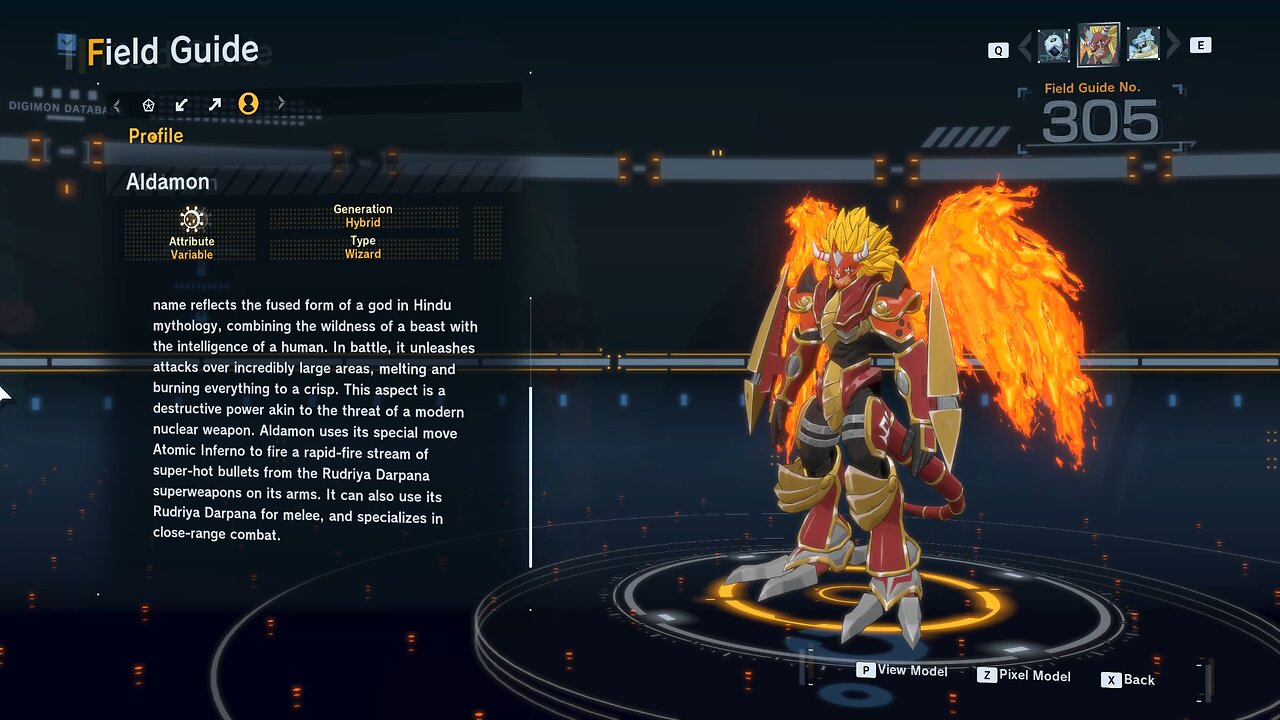The width and height of the screenshot is (1280, 720).
Task: Open the up-right arrow tab
Action: click(x=215, y=104)
